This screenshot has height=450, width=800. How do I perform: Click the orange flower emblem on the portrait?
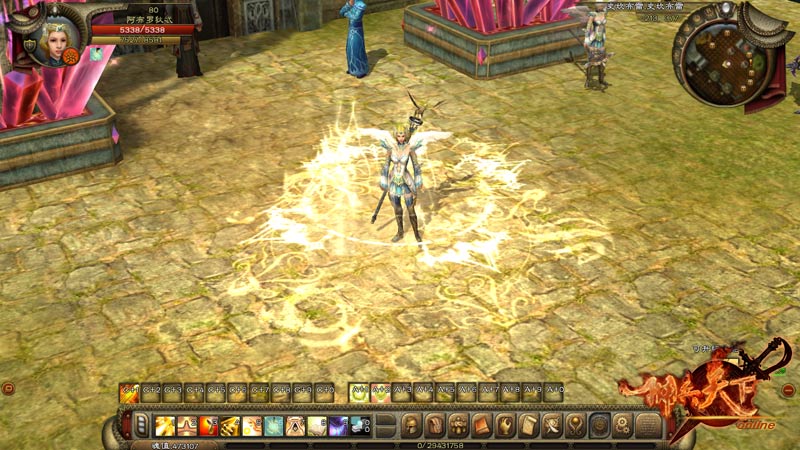pyautogui.click(x=71, y=56)
